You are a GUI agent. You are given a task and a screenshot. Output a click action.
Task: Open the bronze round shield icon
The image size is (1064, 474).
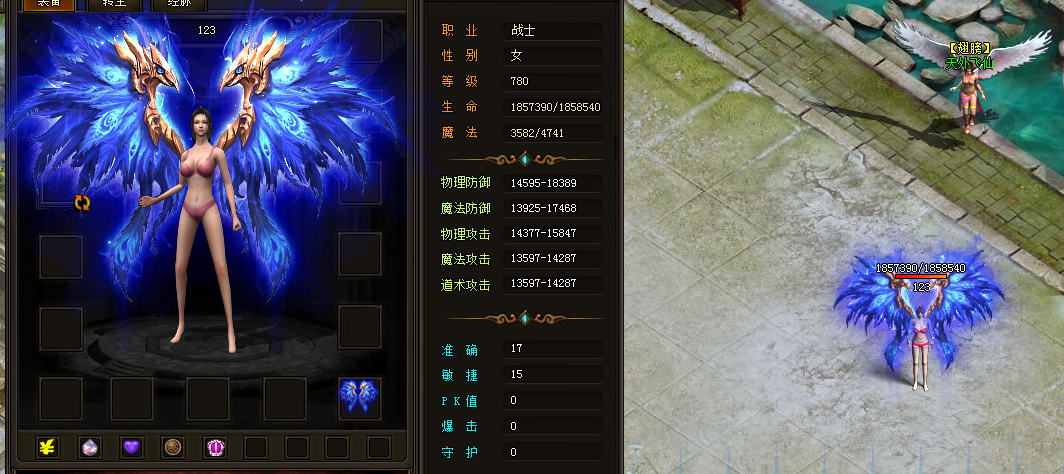pos(173,447)
